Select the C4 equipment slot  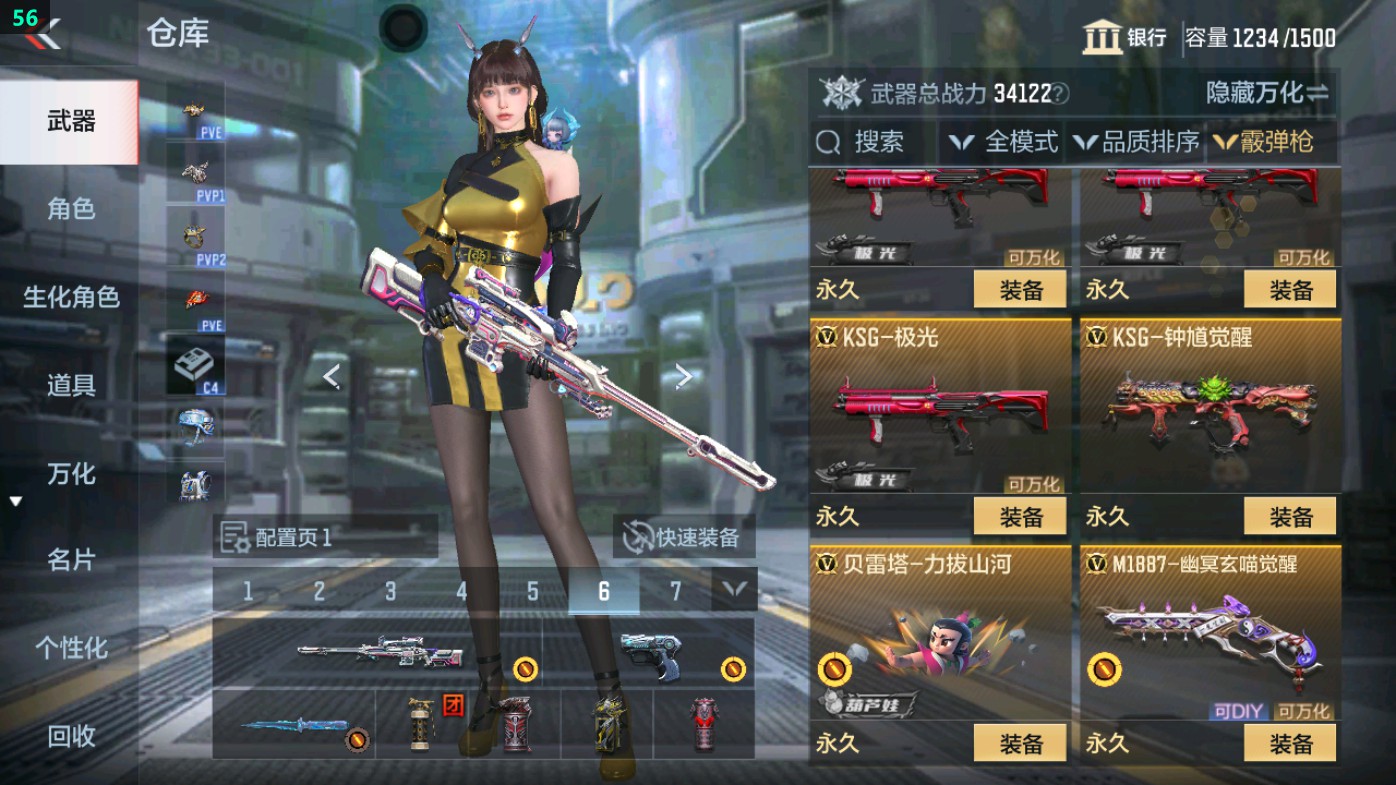pos(197,365)
